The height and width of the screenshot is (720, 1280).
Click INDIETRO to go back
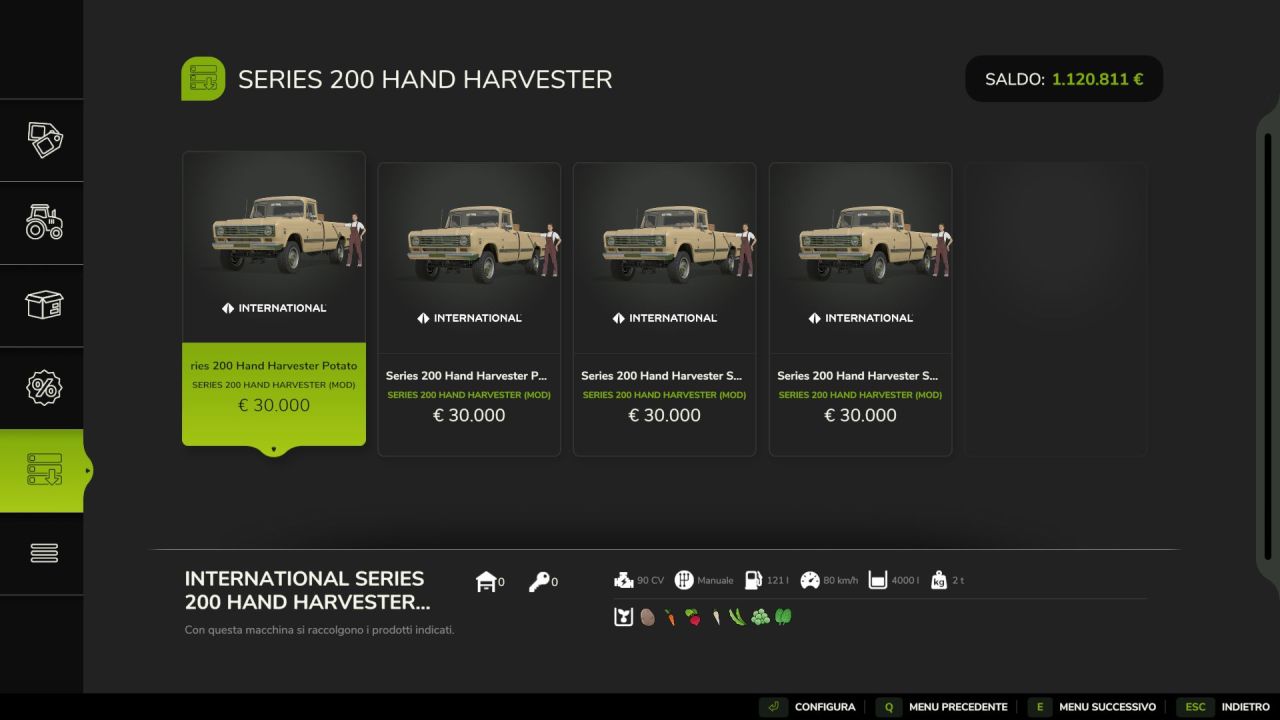point(1244,706)
